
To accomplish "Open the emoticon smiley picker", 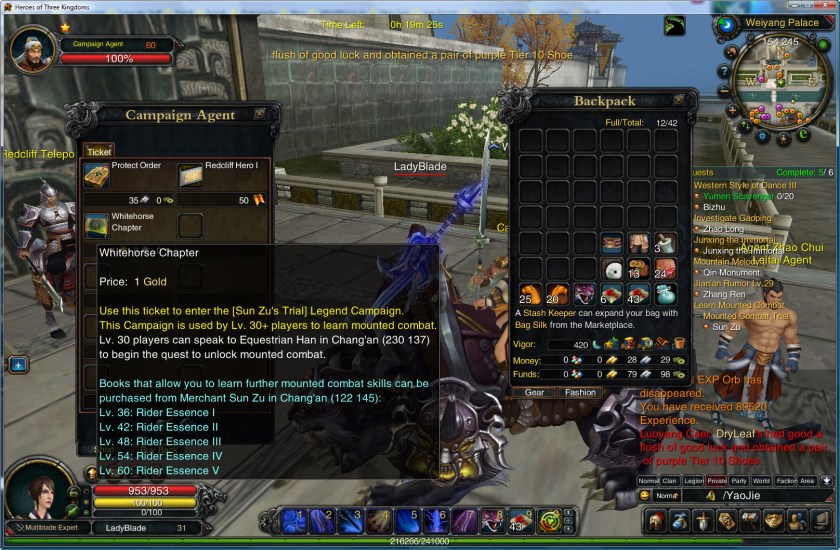I will click(645, 495).
